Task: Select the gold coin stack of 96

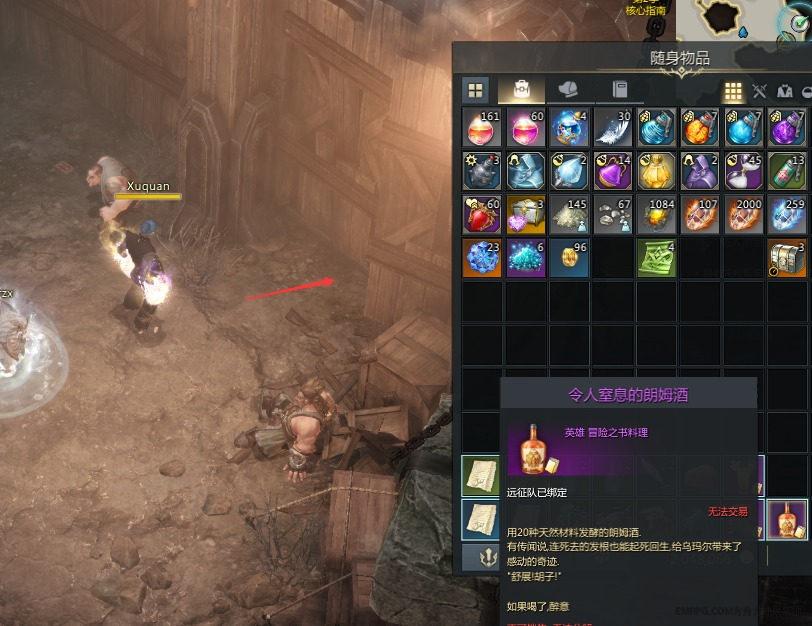Action: 570,257
